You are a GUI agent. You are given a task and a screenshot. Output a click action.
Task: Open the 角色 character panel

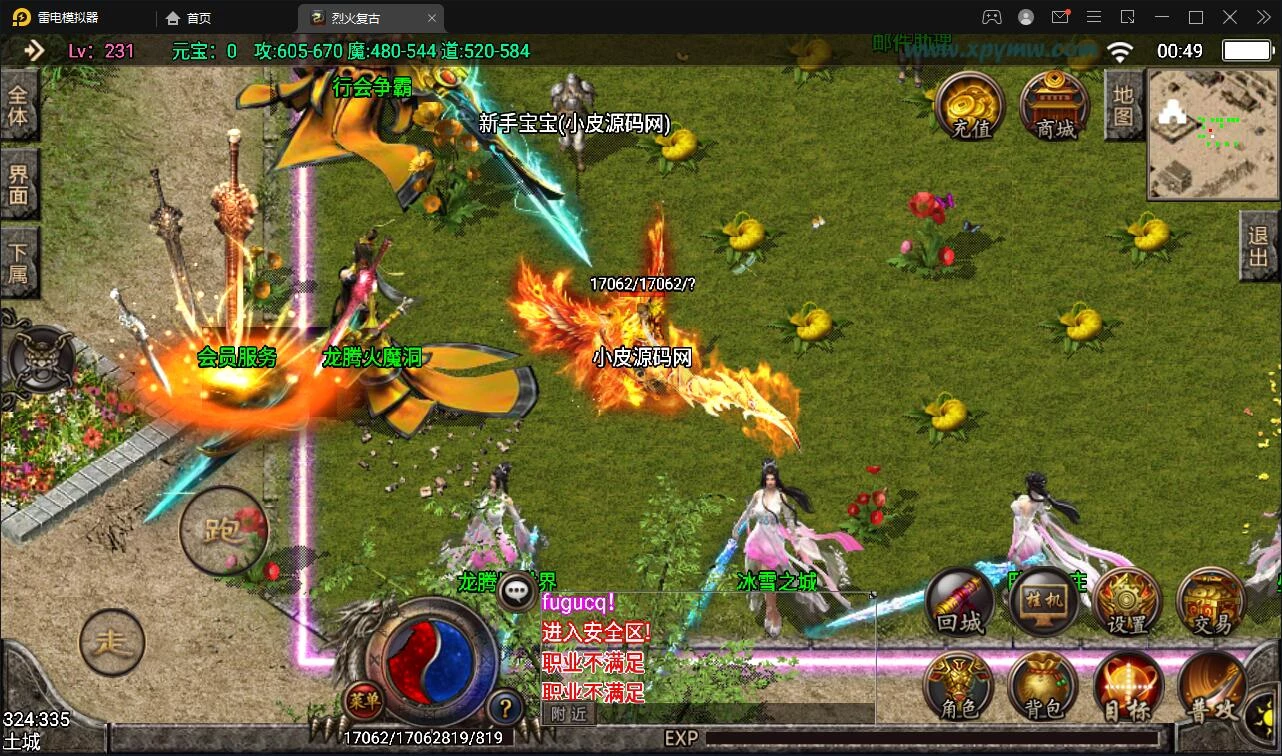(959, 686)
